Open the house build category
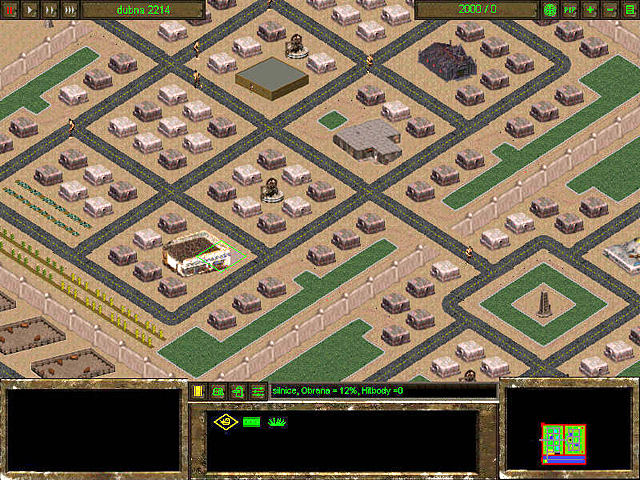This screenshot has width=640, height=480. point(219,390)
